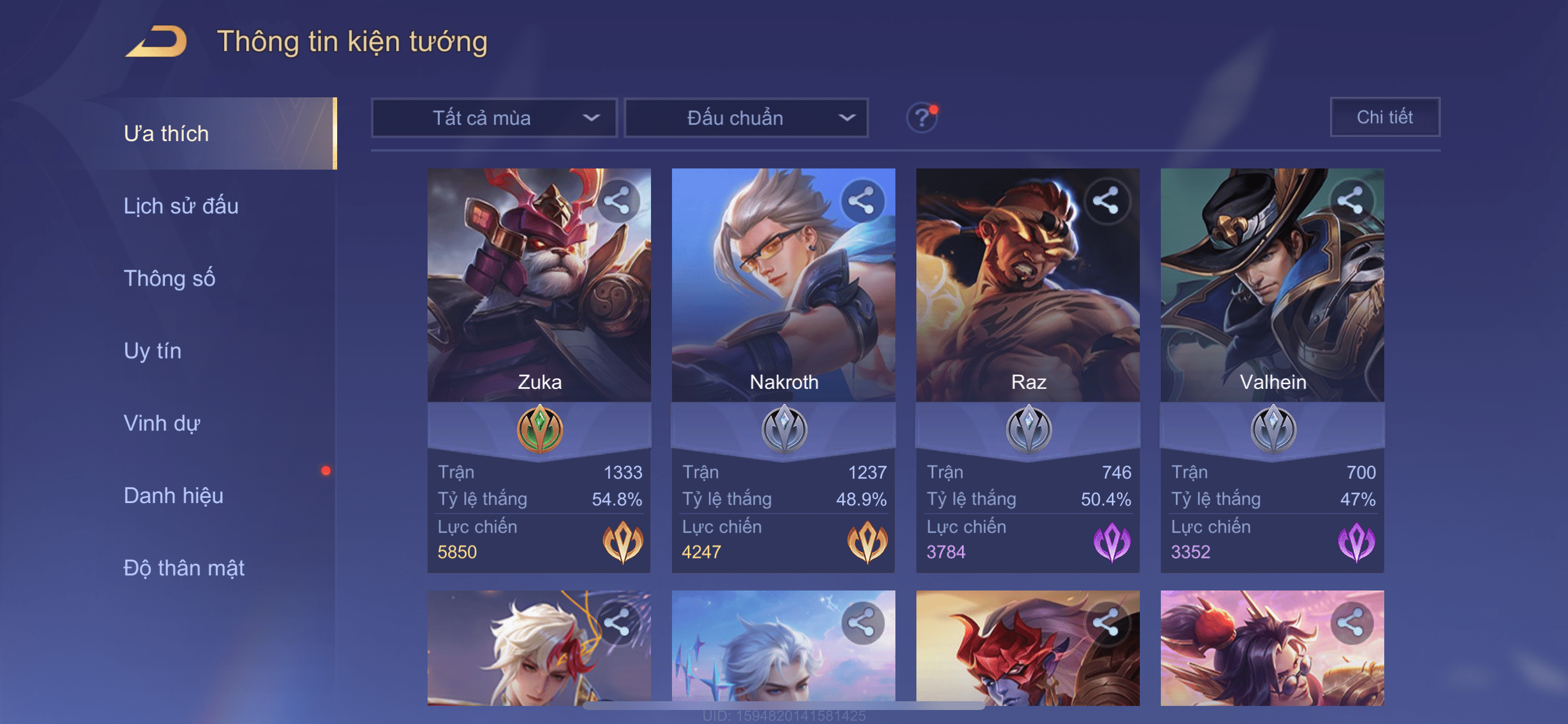Select the Uy tín tab
Screen dimensions: 1568x724
[152, 351]
